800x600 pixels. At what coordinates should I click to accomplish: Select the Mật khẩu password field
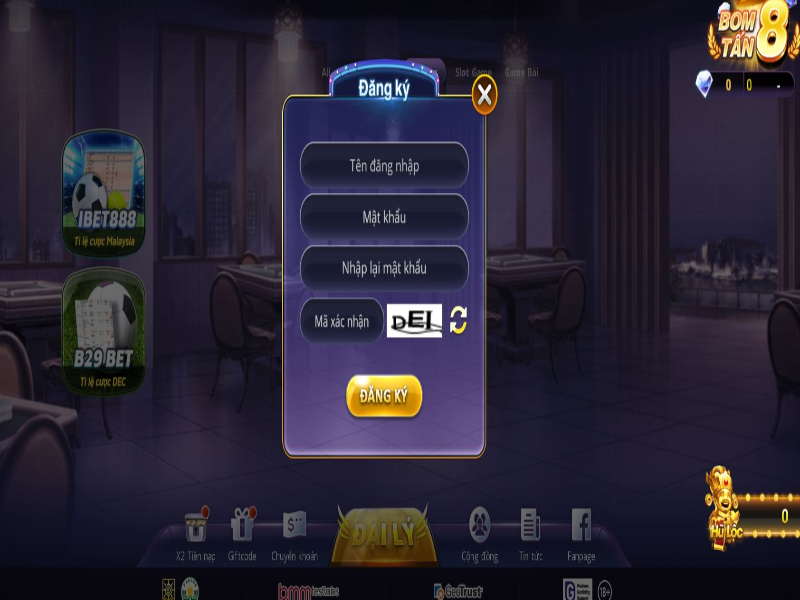[x=384, y=217]
